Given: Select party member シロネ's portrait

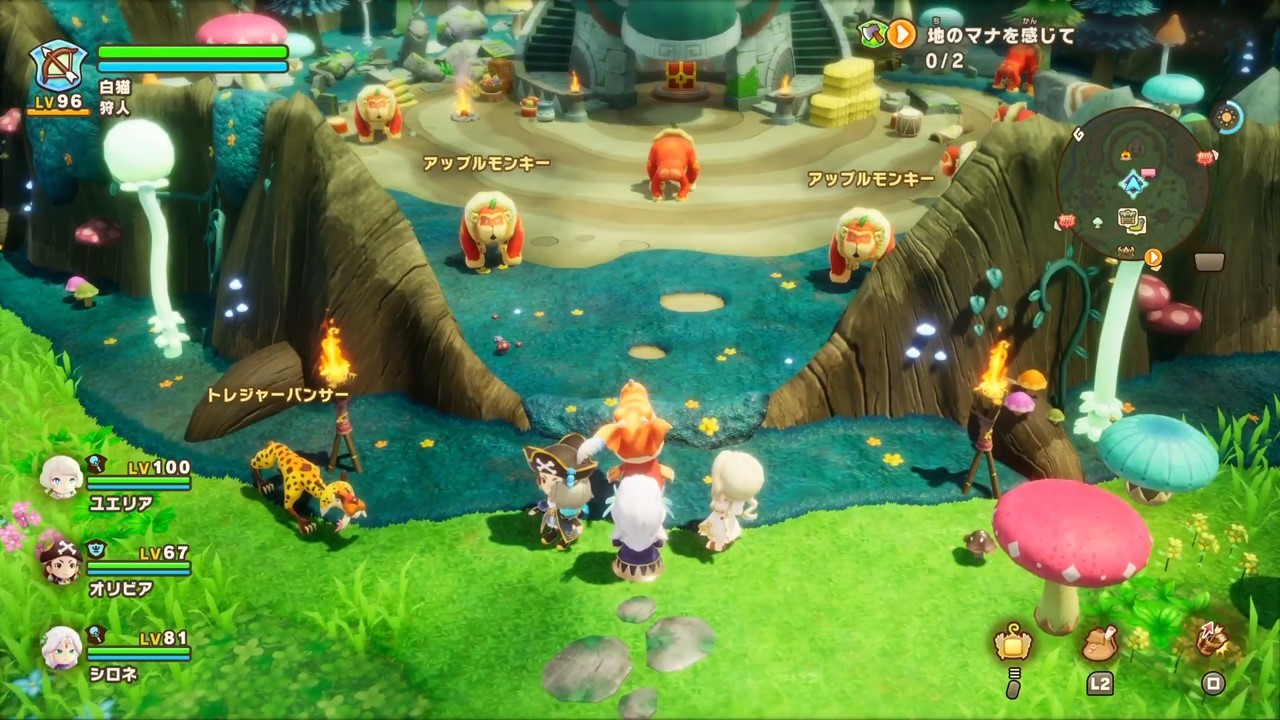Looking at the screenshot, I should [61, 648].
